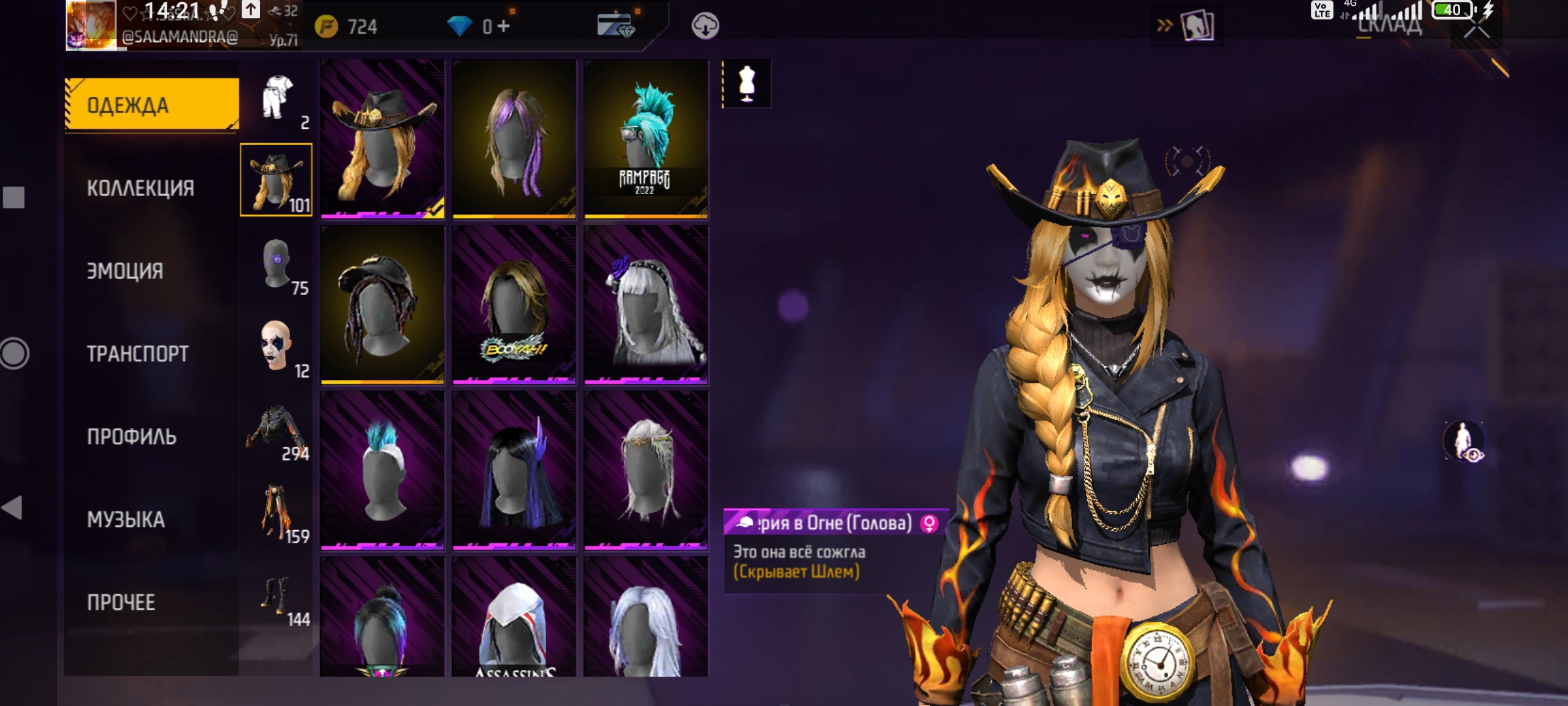Open the face paint subcategory showing 12
Image resolution: width=1568 pixels, height=706 pixels.
pos(278,346)
